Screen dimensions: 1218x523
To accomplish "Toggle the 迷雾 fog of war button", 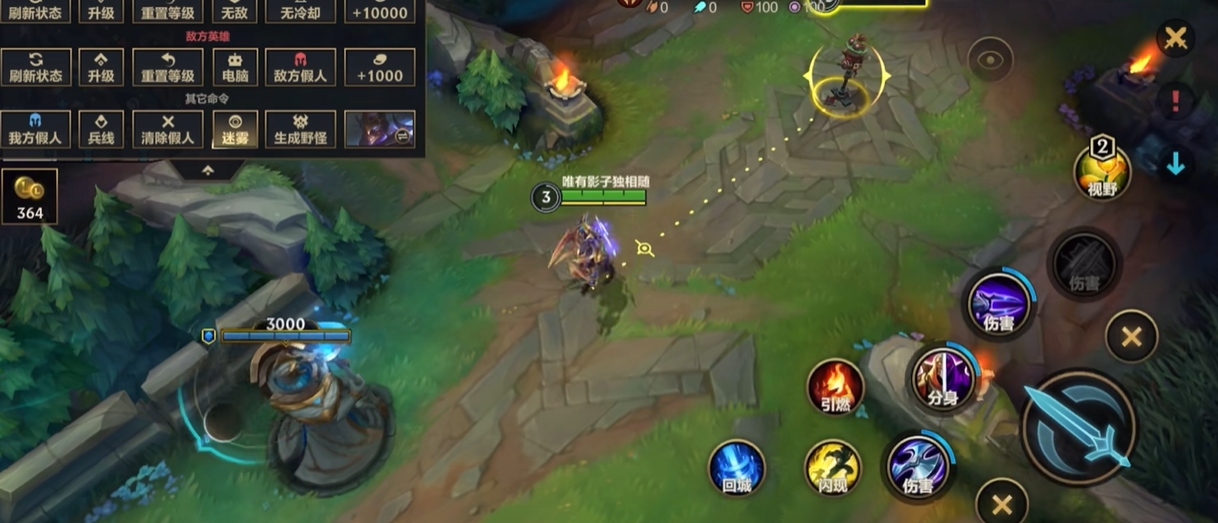I will tap(235, 129).
